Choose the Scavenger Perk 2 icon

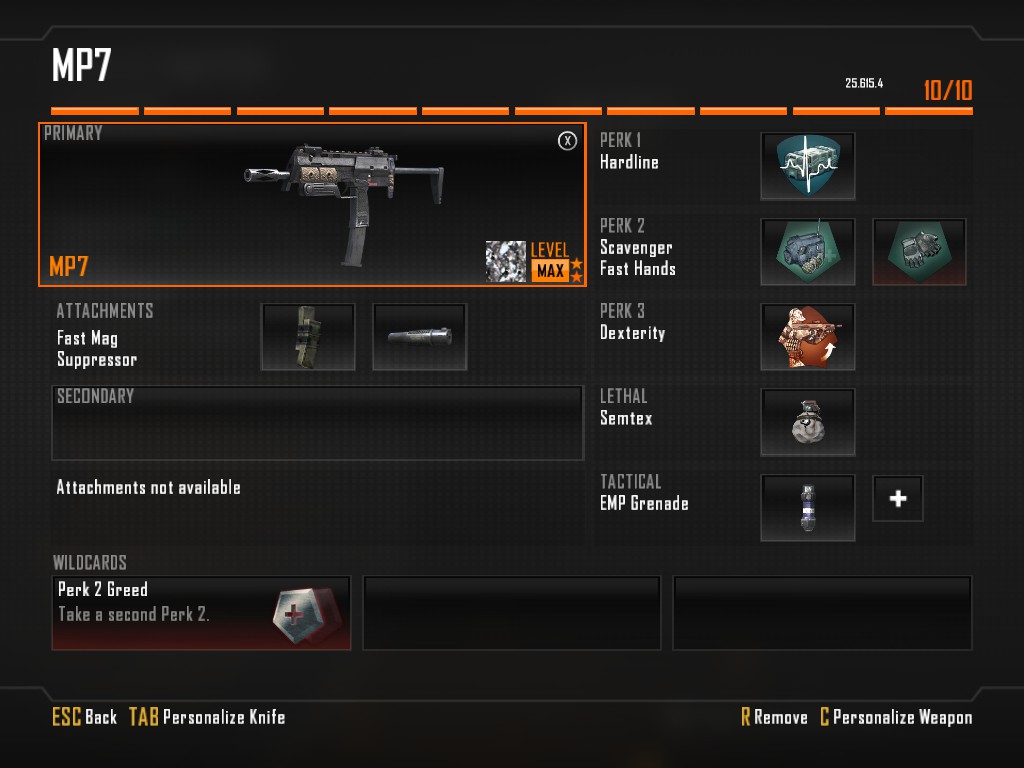pos(807,252)
